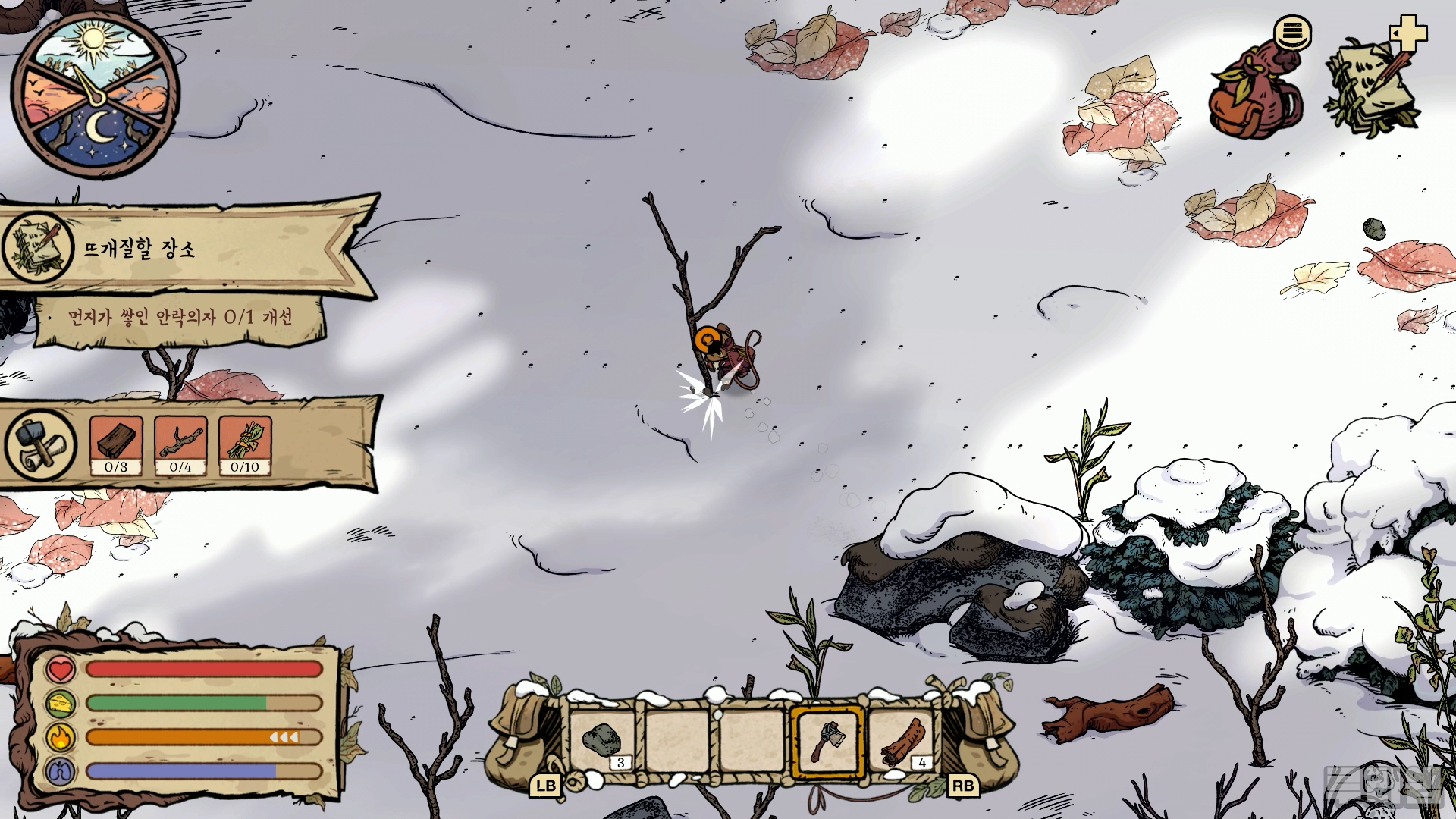Click the hammer crafting blueprint icon
Screen dimensions: 1456x819
(39, 444)
